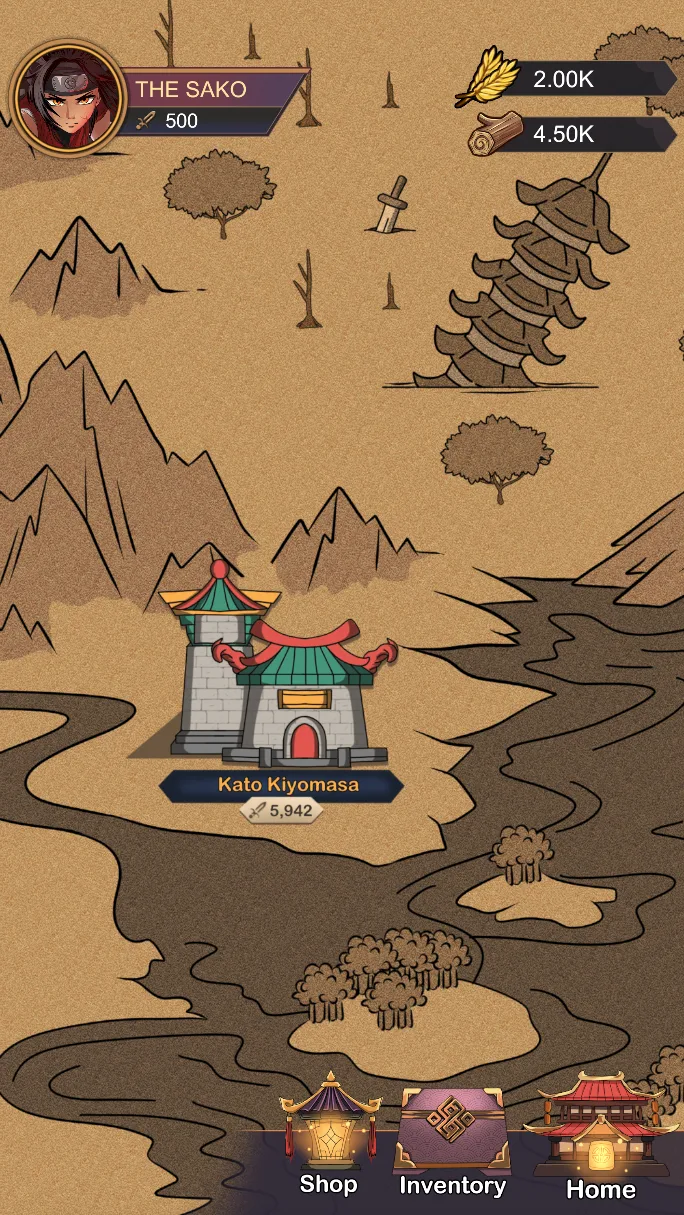Open the Inventory chest
Screen dimensions: 684x1215
[x=452, y=1140]
